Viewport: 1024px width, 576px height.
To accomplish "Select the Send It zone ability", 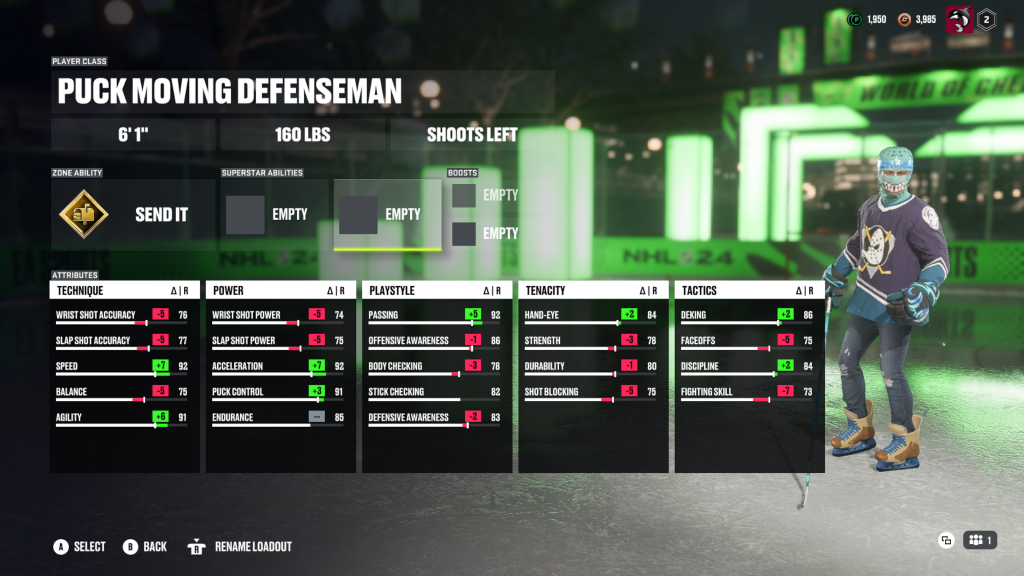I will 133,214.
